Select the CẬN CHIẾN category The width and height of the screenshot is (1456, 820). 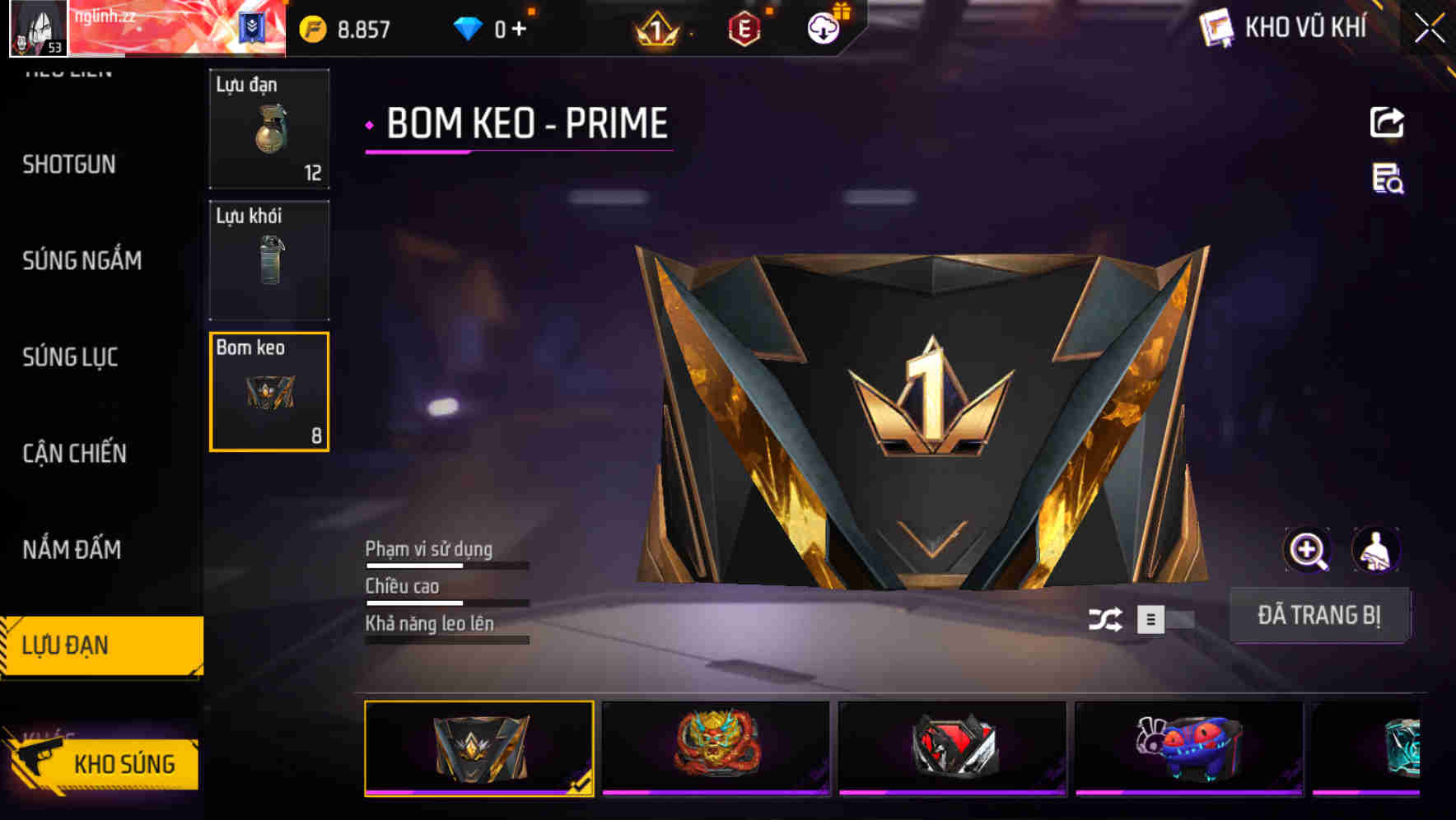74,454
